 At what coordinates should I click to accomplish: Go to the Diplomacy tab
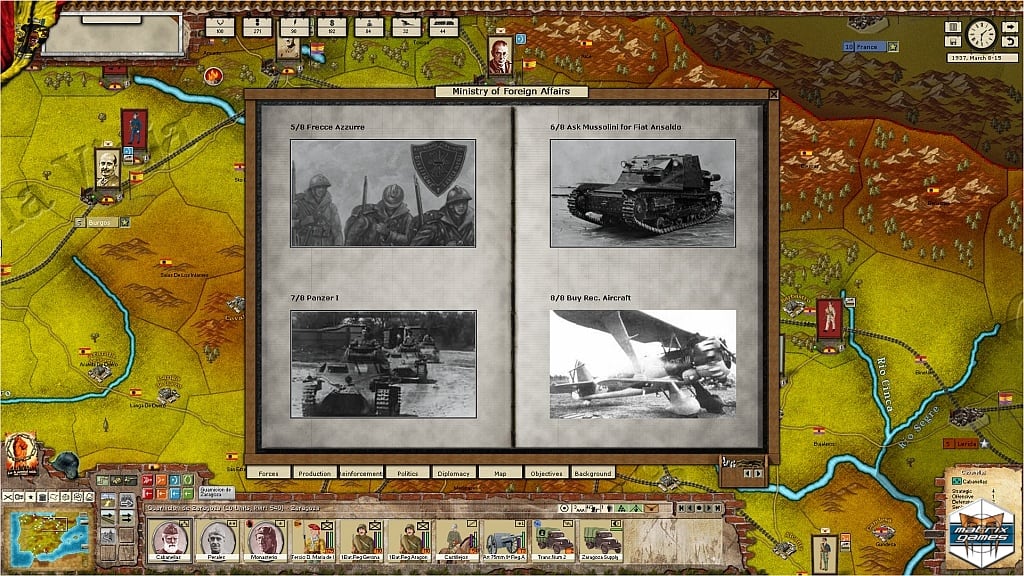[x=454, y=473]
